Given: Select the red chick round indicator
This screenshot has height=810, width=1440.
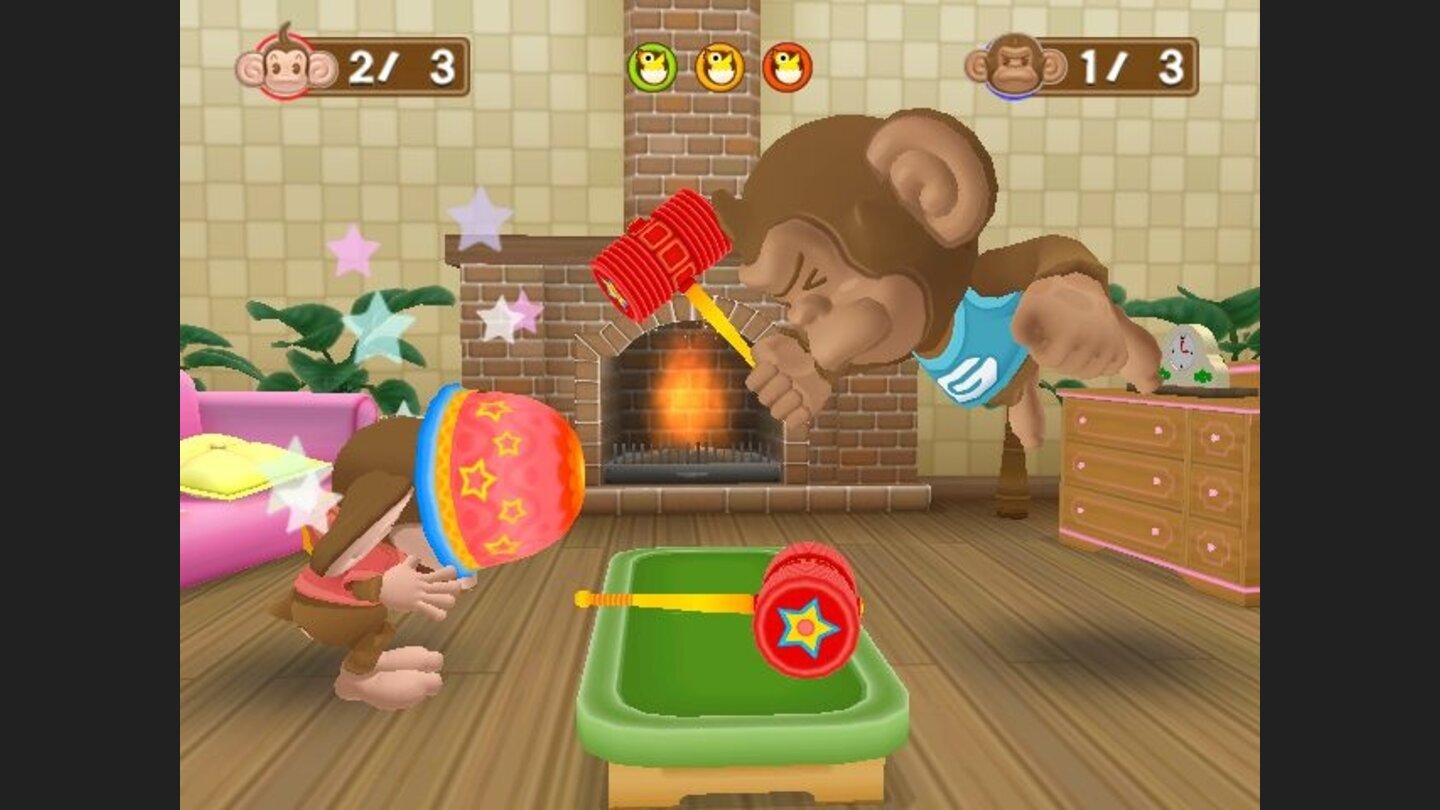Looking at the screenshot, I should pyautogui.click(x=789, y=65).
